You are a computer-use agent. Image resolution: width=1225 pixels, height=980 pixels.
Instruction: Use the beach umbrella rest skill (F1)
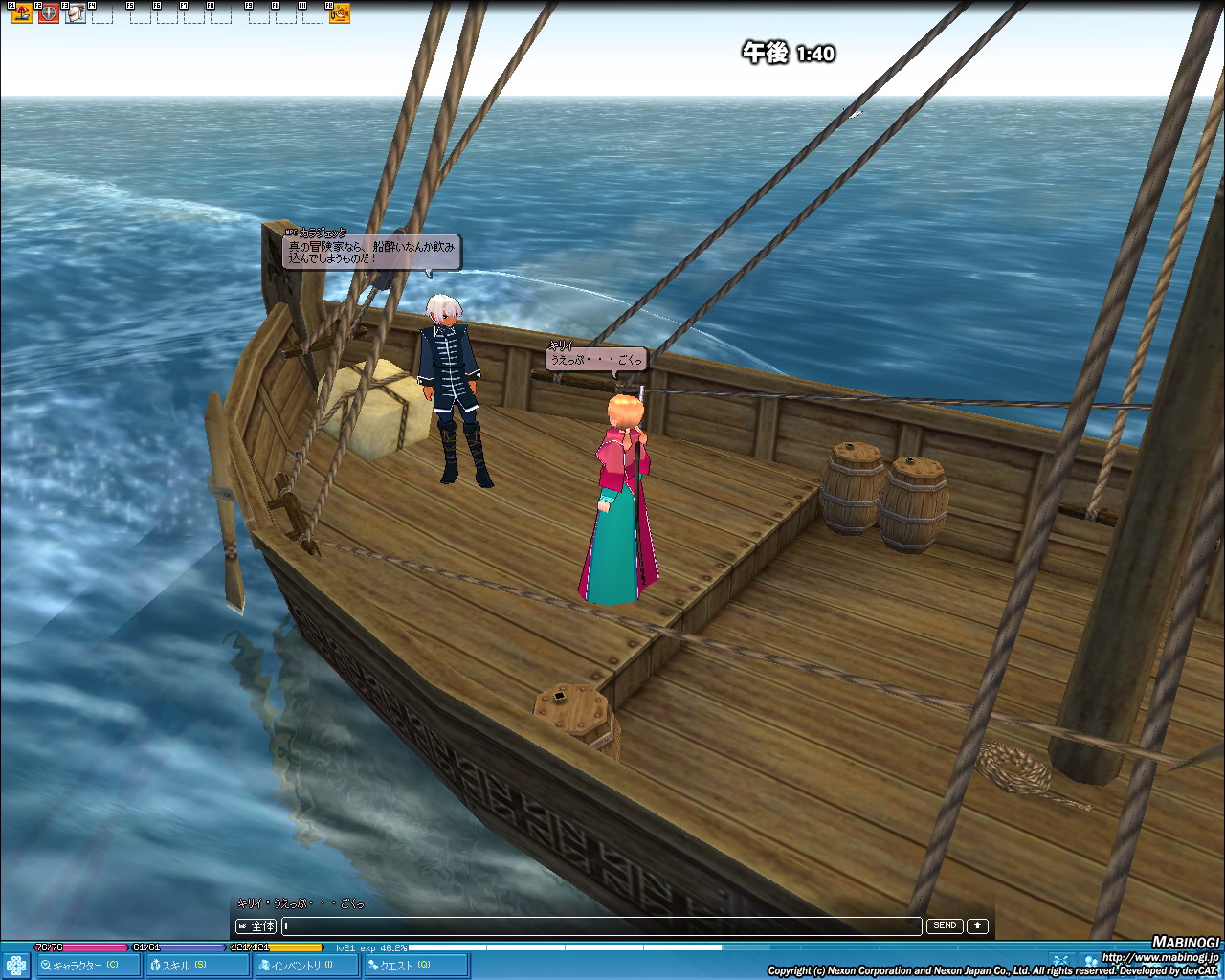(x=22, y=13)
